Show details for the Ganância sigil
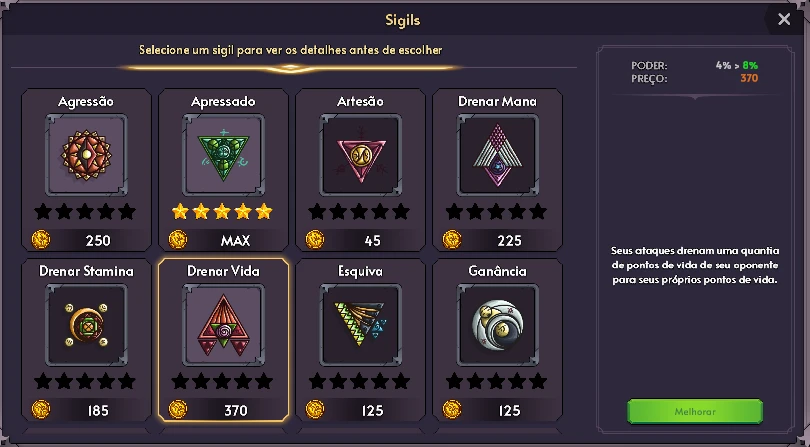 pos(497,338)
